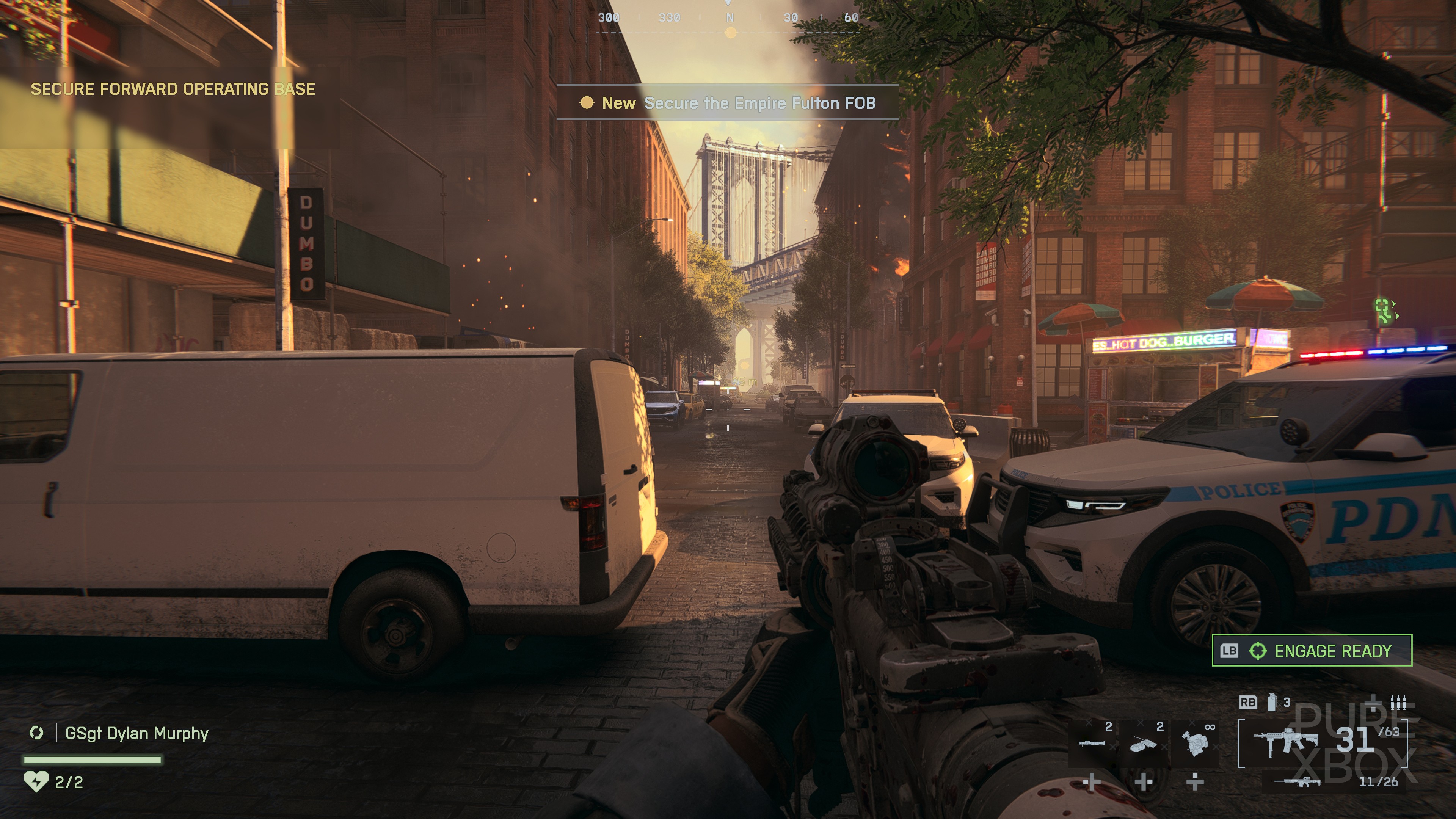Click the Secure the Empire Fulton FOB objective banner
This screenshot has width=1456, height=819.
pyautogui.click(x=728, y=103)
